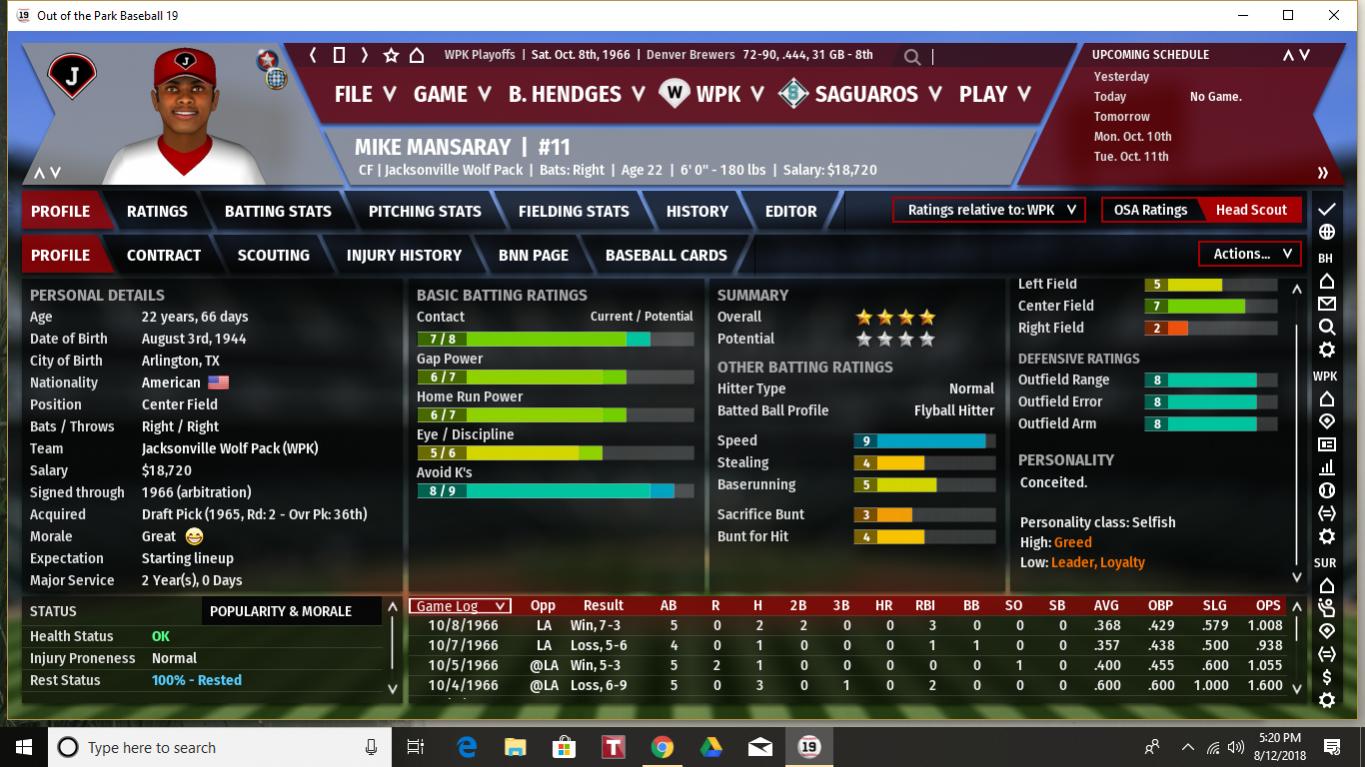Switch to the RATINGS tab
This screenshot has height=767, width=1365.
157,211
